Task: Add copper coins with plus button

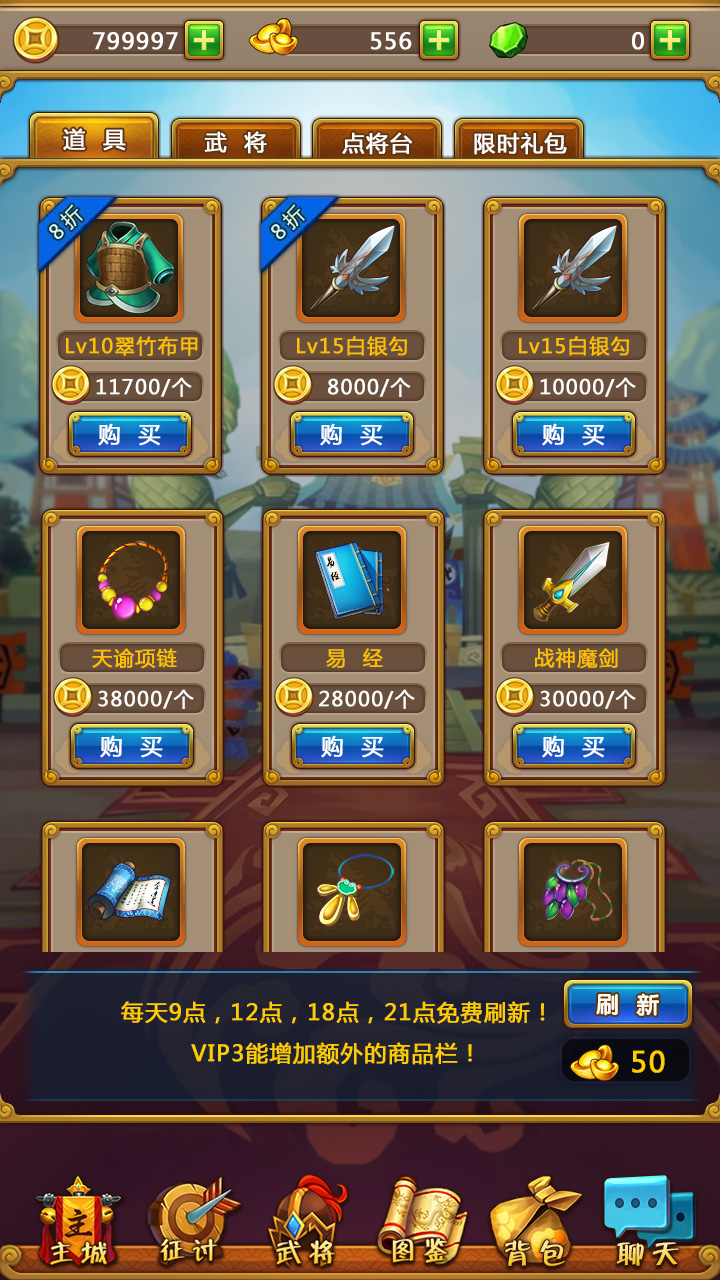Action: 204,40
